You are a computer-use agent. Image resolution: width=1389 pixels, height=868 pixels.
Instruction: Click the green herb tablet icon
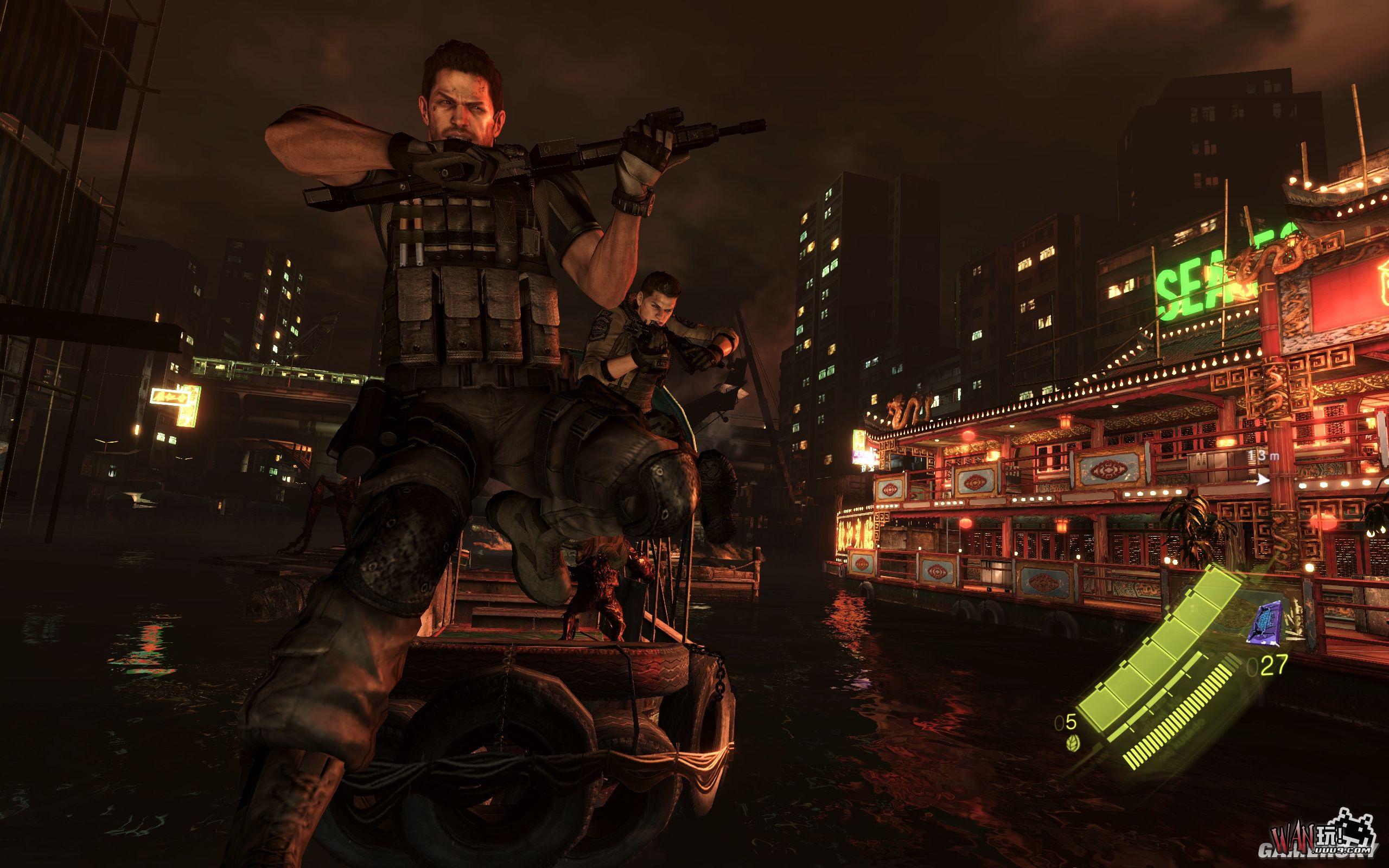tap(1068, 742)
